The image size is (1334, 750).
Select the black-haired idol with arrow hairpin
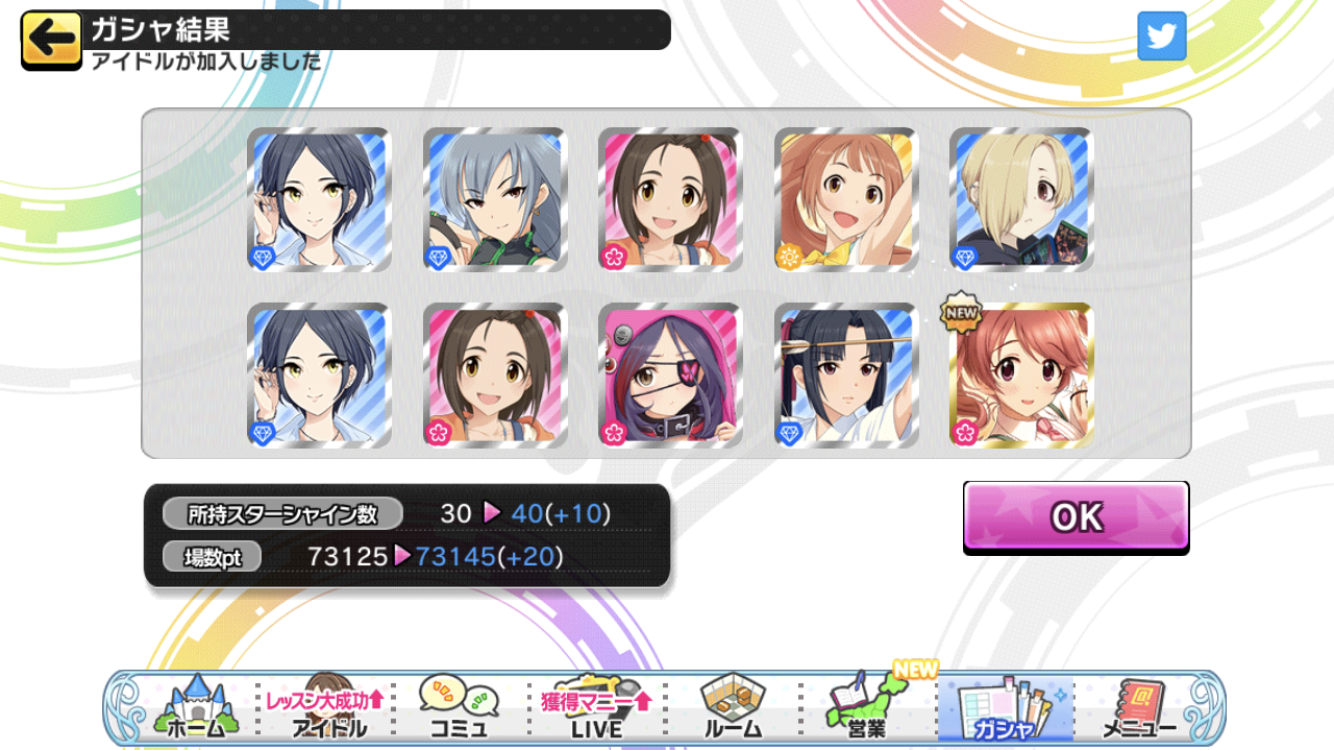(x=846, y=375)
